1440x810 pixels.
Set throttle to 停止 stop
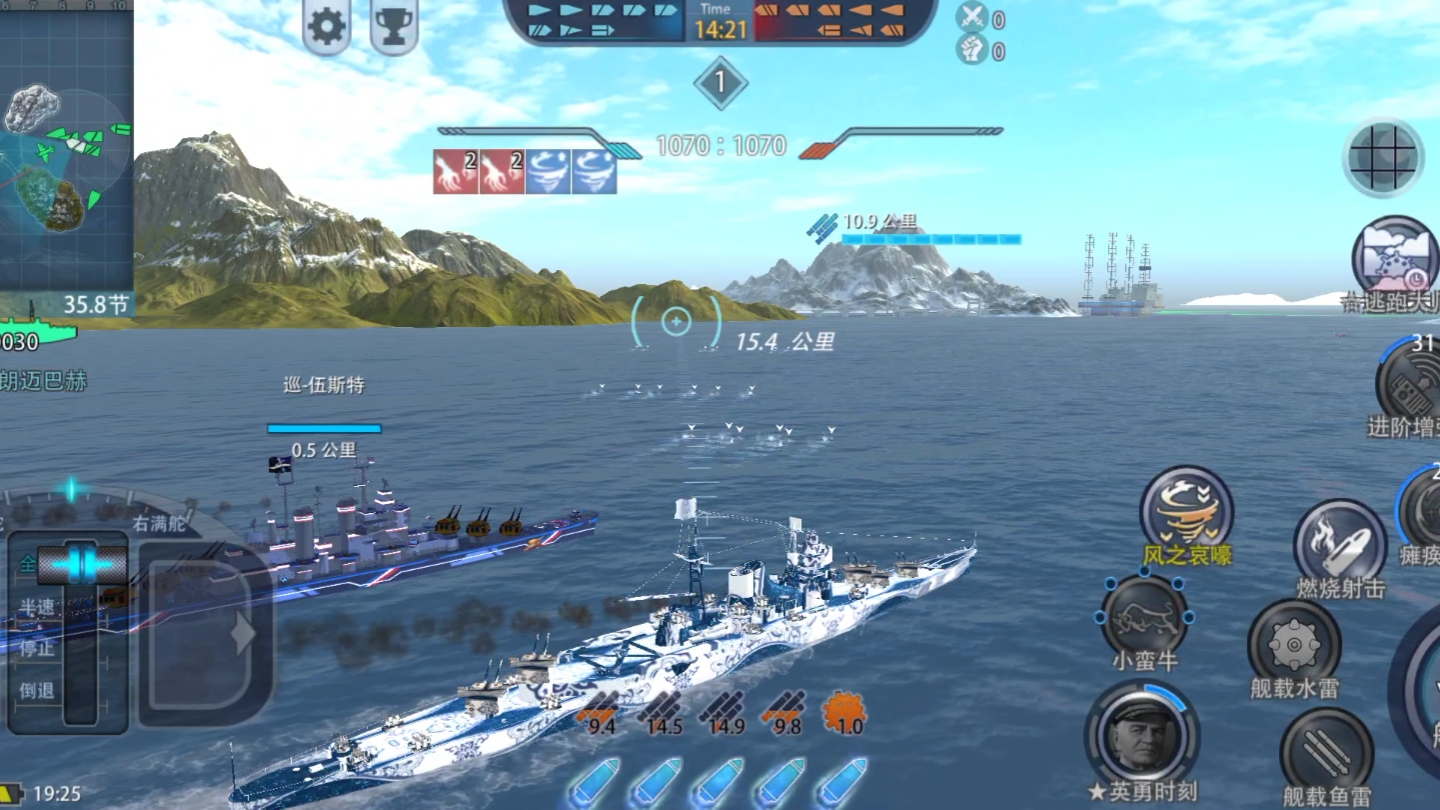coord(37,648)
